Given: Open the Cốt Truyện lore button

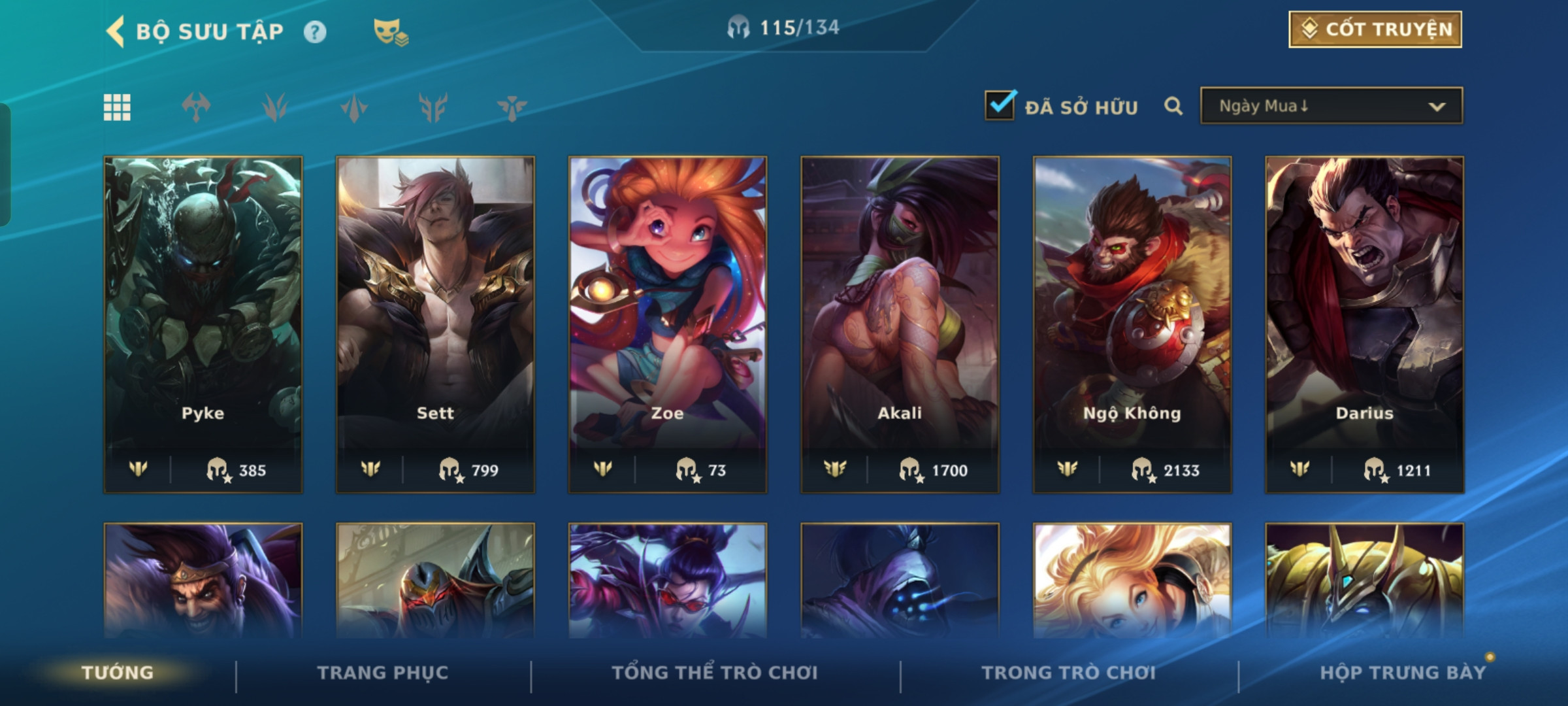Looking at the screenshot, I should click(x=1375, y=29).
